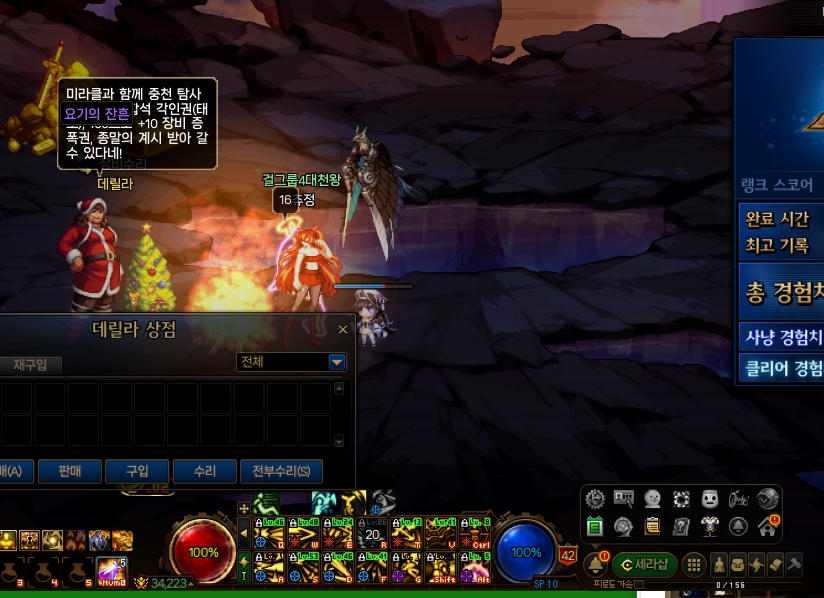Use the NumO quick slot potion item
The height and width of the screenshot is (598, 824).
coord(112,570)
